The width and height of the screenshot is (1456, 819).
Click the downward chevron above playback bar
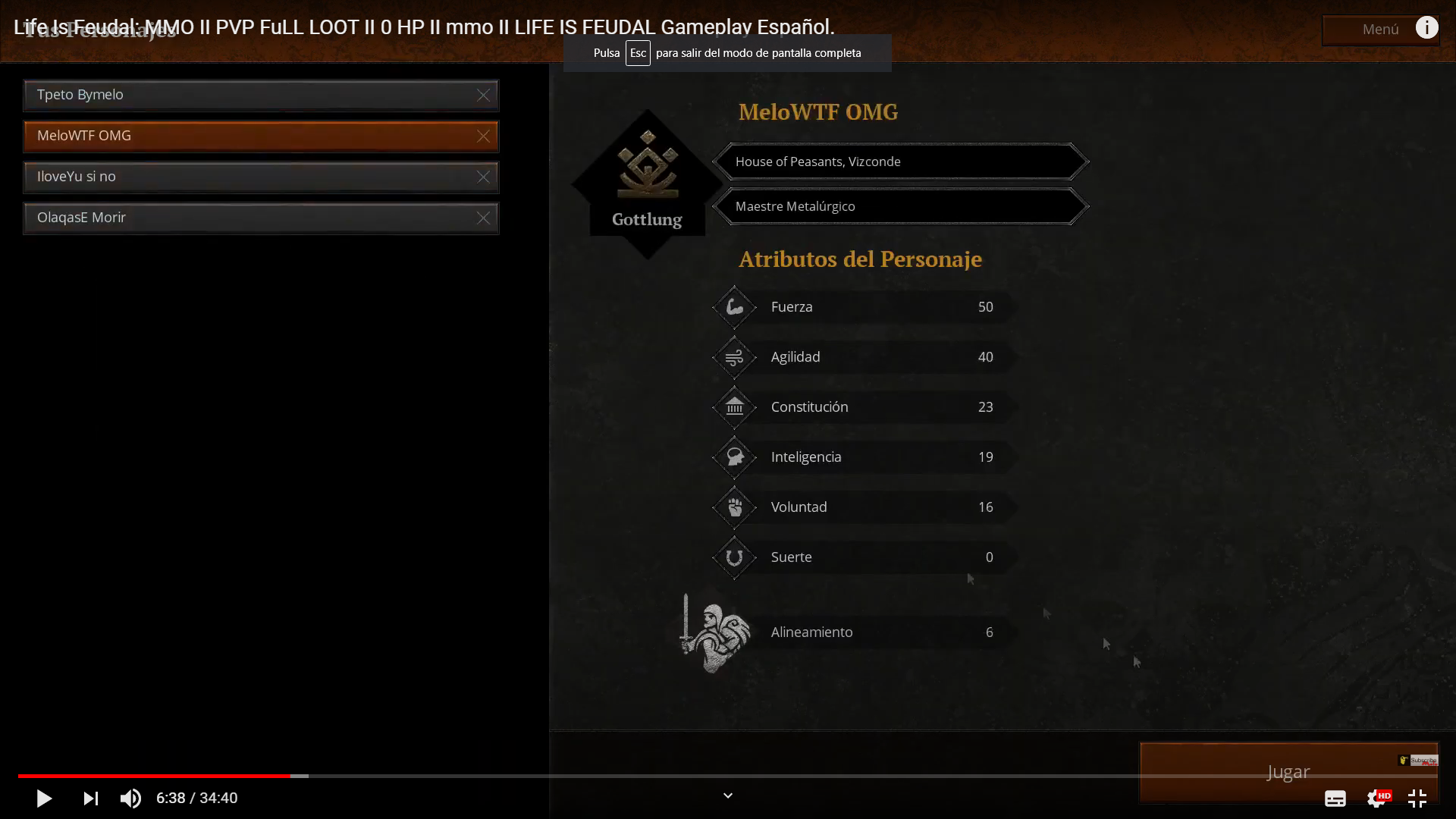click(x=727, y=795)
